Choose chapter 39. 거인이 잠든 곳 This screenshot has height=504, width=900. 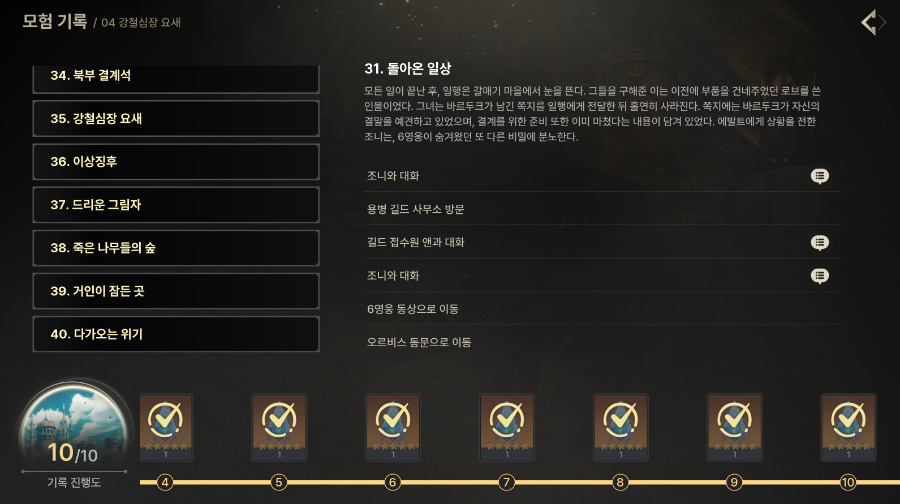point(176,291)
